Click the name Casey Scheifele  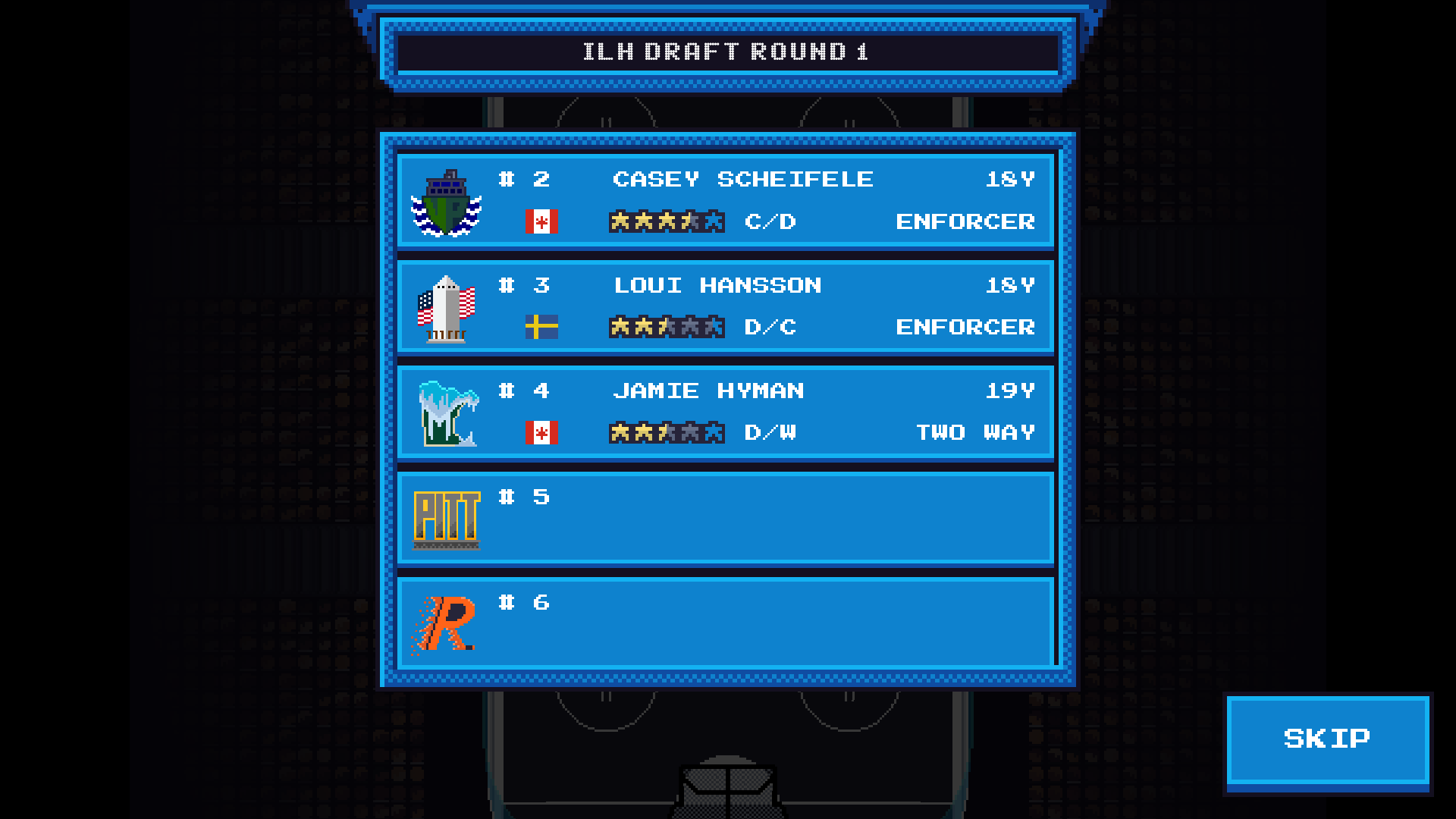click(x=743, y=180)
